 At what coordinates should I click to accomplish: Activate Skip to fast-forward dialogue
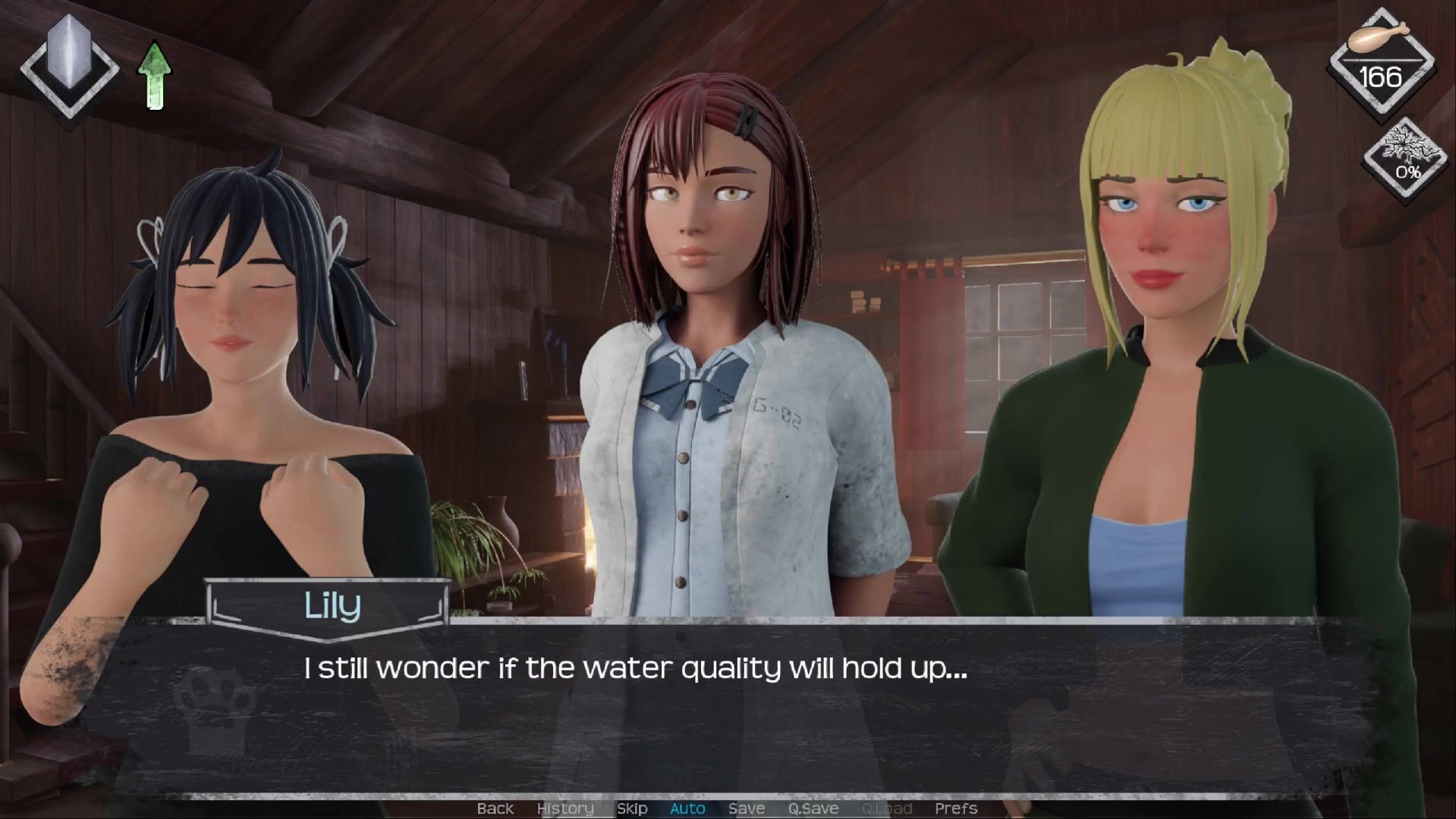[632, 808]
